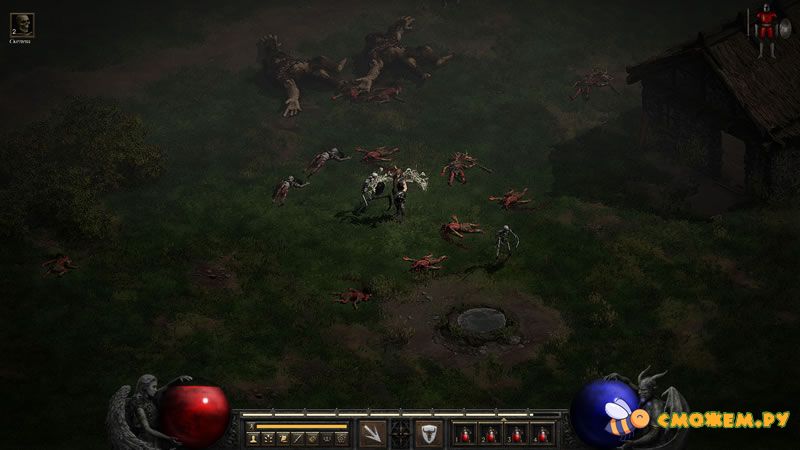Open the left attack skill selector
Viewport: 800px width, 450px height.
point(372,434)
